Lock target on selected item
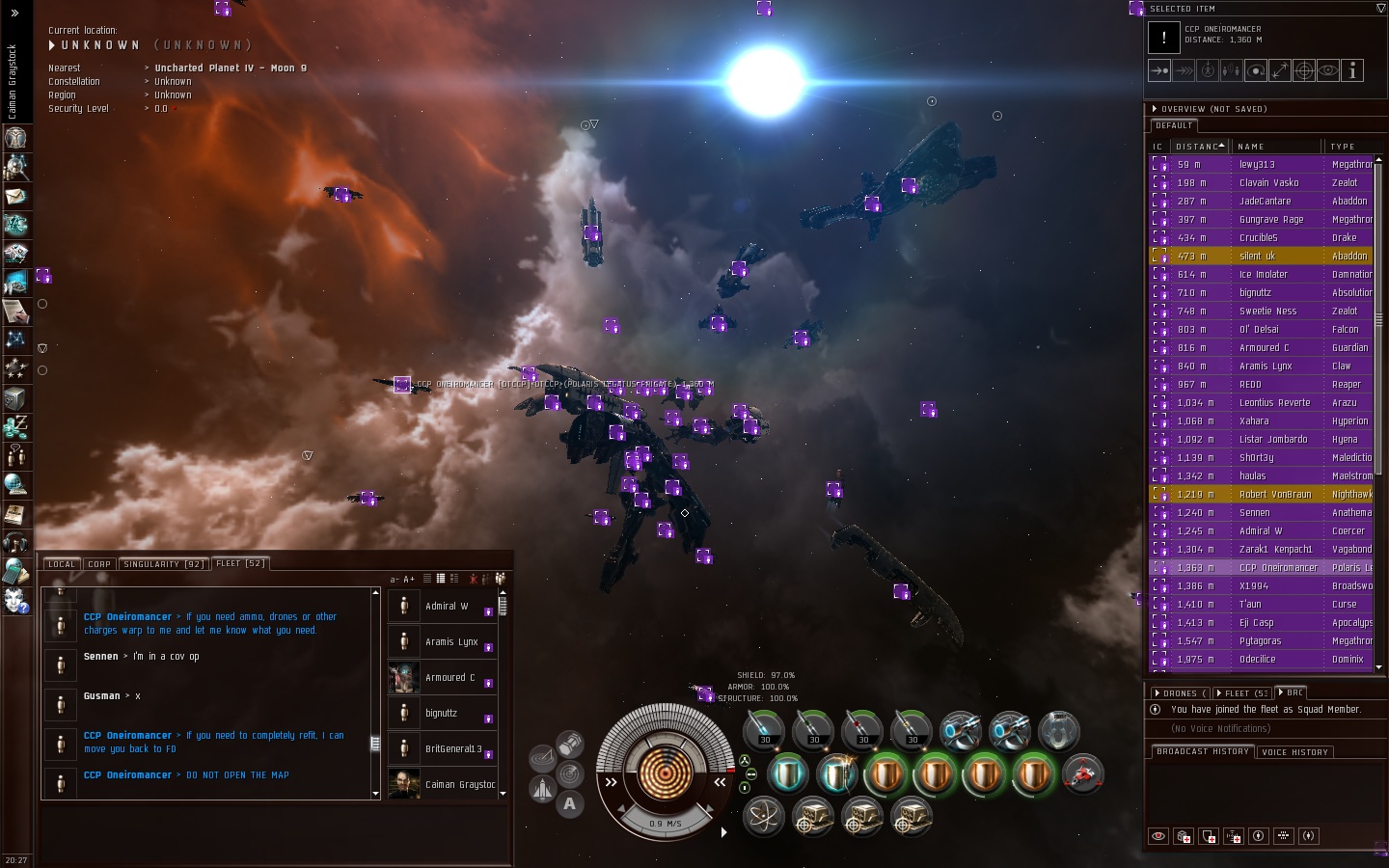 tap(1304, 70)
